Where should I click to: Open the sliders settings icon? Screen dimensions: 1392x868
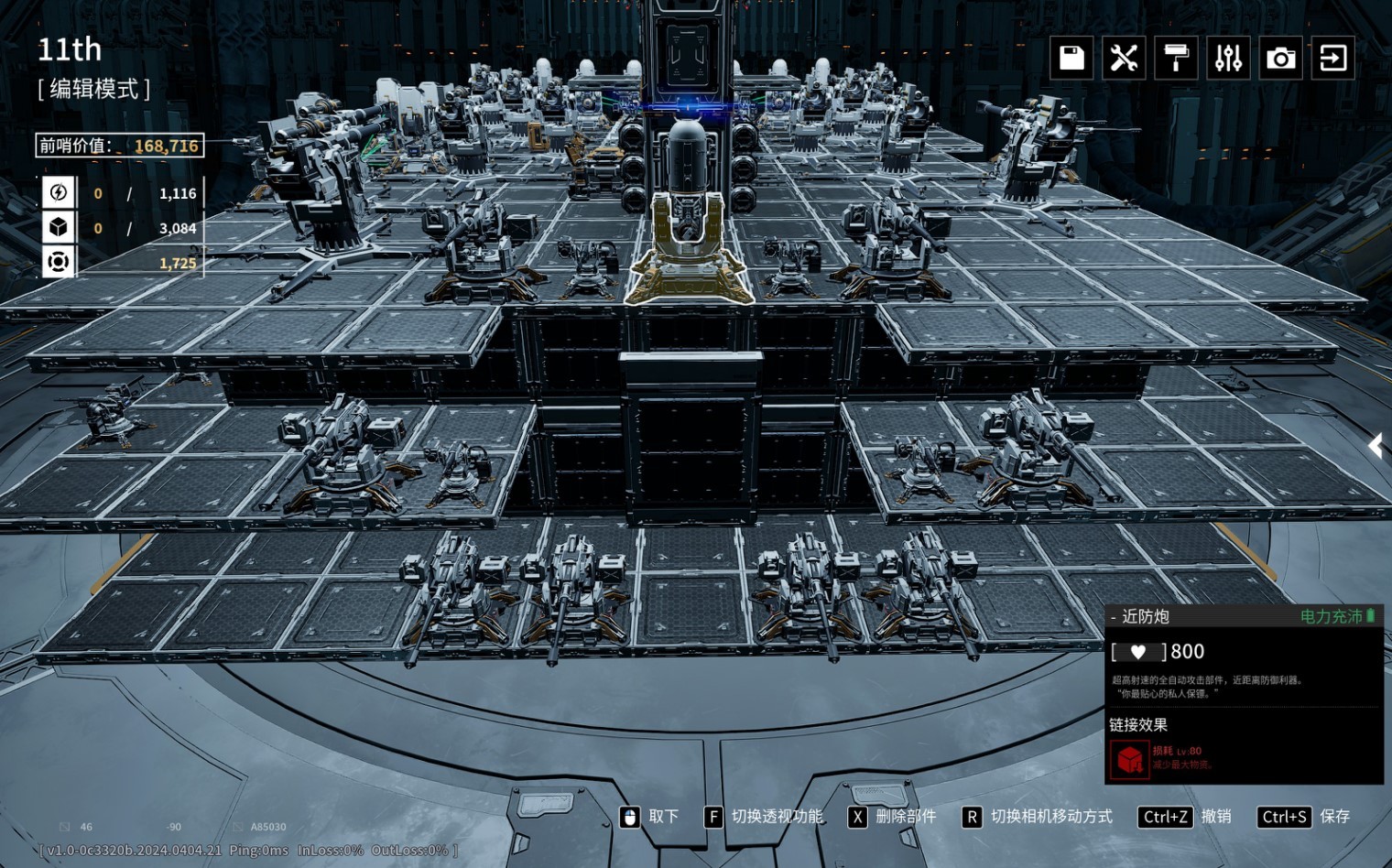[1228, 59]
